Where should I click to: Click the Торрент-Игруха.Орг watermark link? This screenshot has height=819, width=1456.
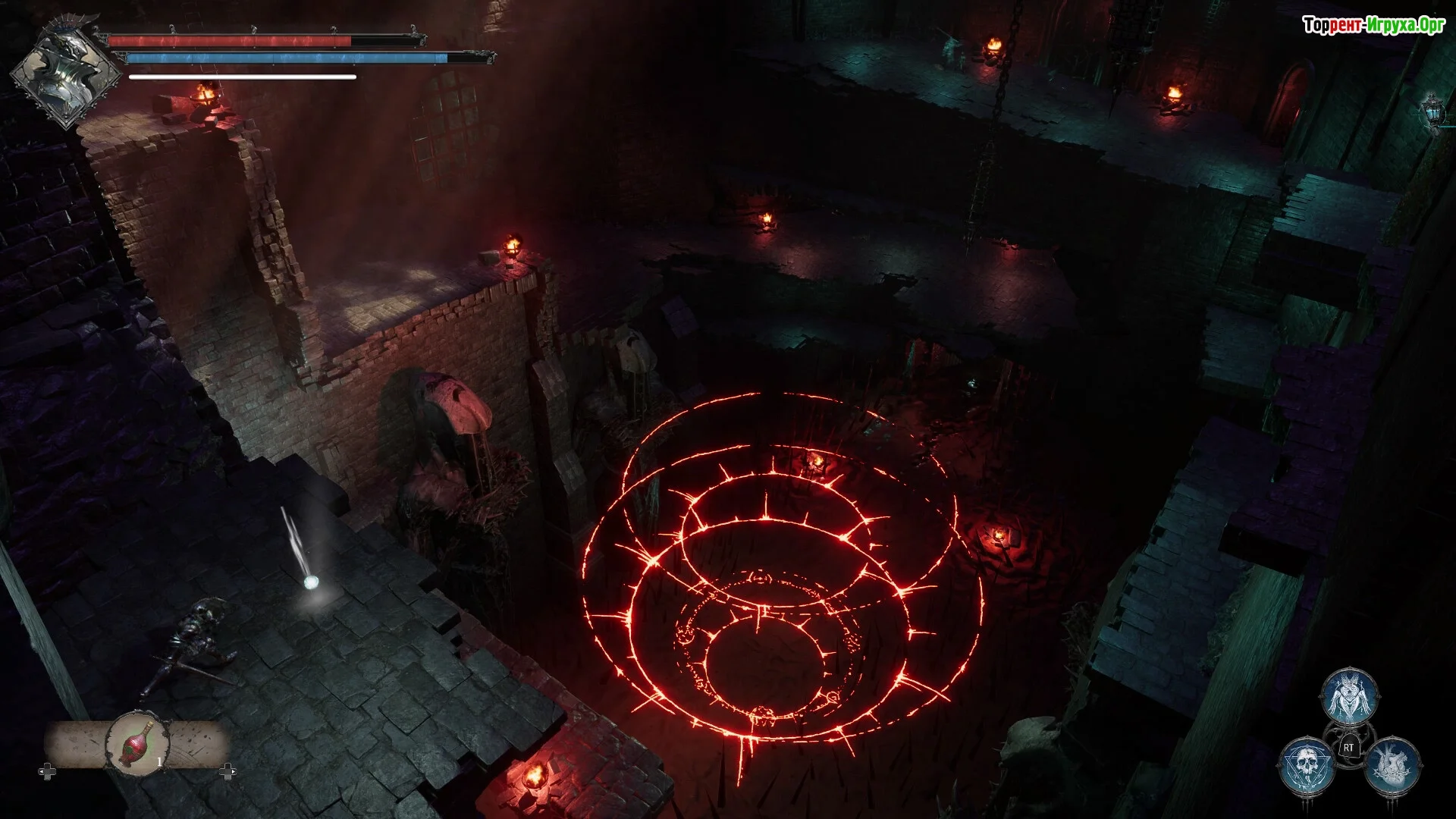[x=1373, y=25]
